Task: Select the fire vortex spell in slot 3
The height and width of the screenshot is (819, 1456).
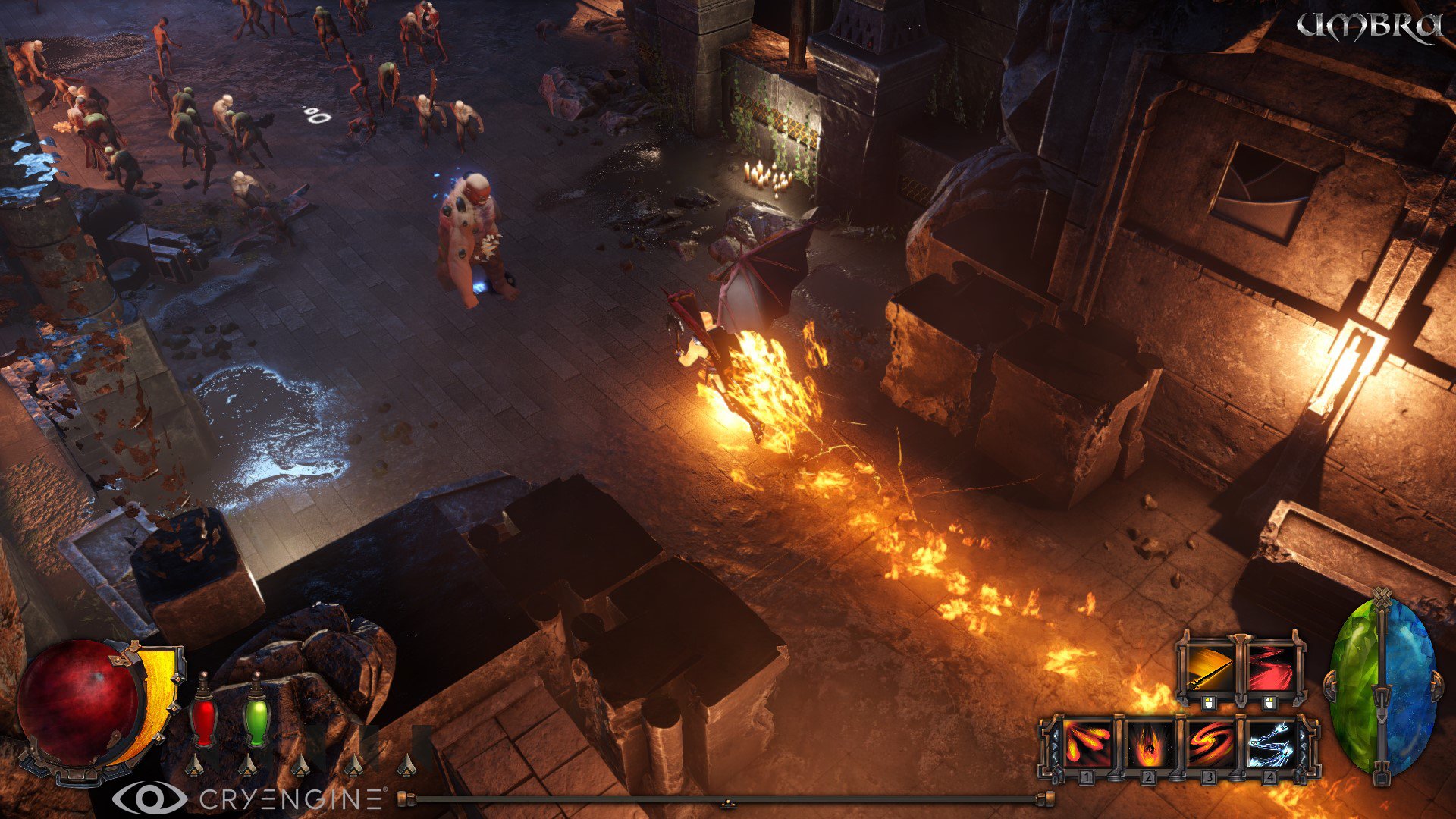Action: click(x=1209, y=743)
